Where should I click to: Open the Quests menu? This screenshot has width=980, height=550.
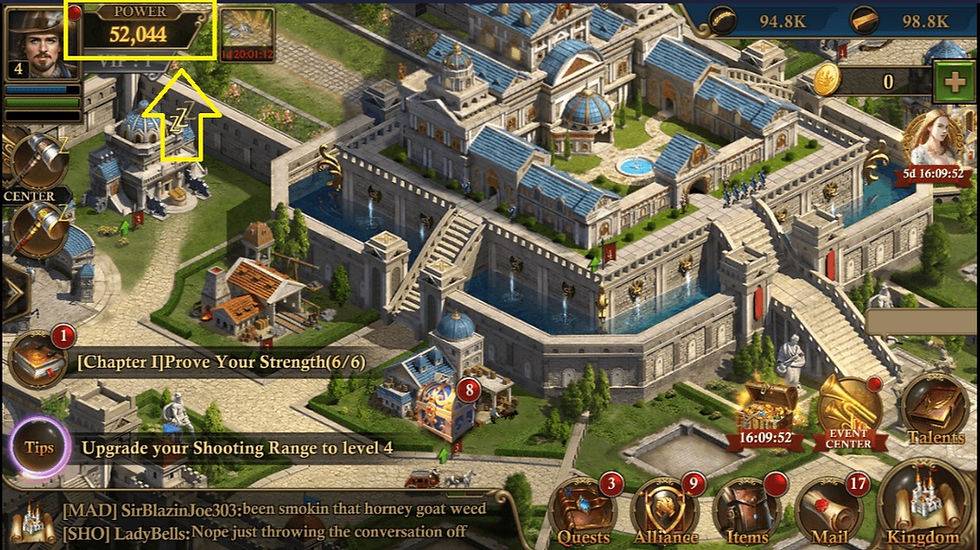click(584, 509)
